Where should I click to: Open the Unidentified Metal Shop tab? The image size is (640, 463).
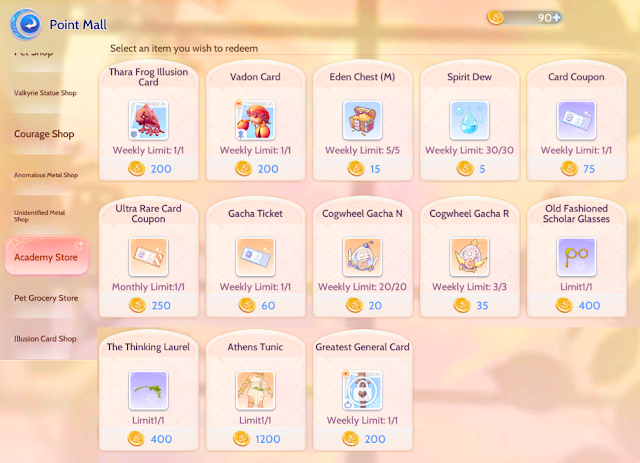tap(45, 215)
